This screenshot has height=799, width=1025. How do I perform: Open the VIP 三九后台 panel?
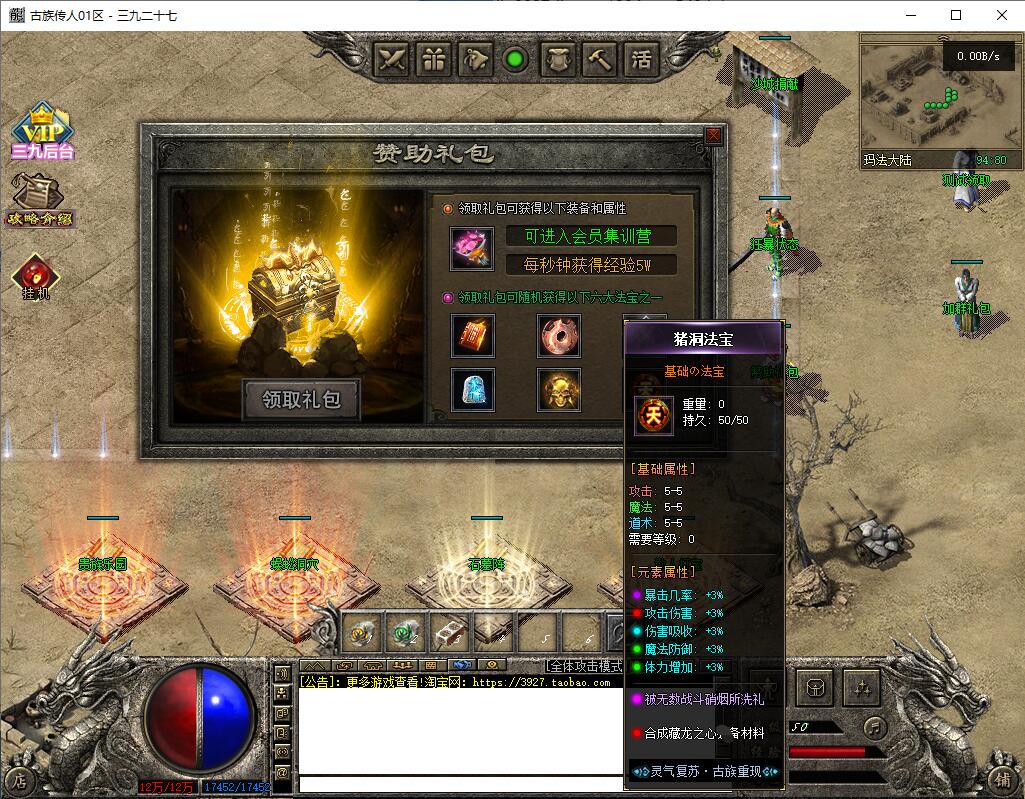point(43,131)
